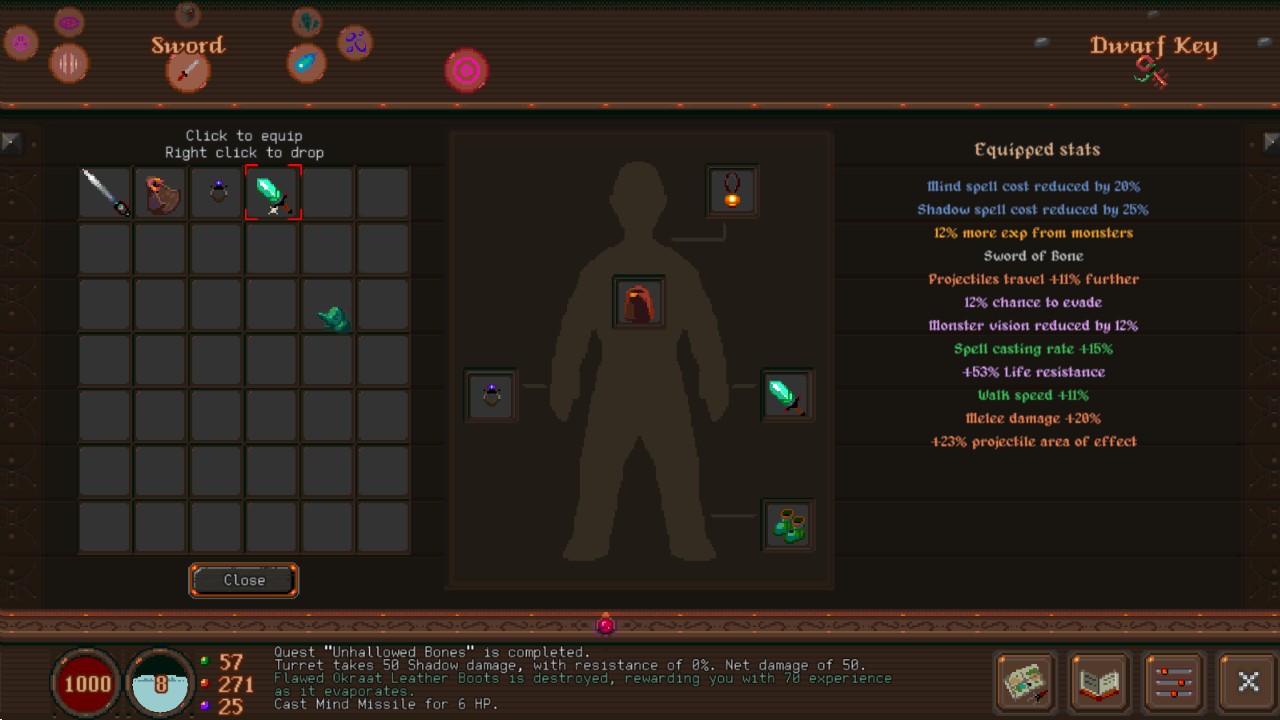Click the red orb showing 1000

pos(87,684)
